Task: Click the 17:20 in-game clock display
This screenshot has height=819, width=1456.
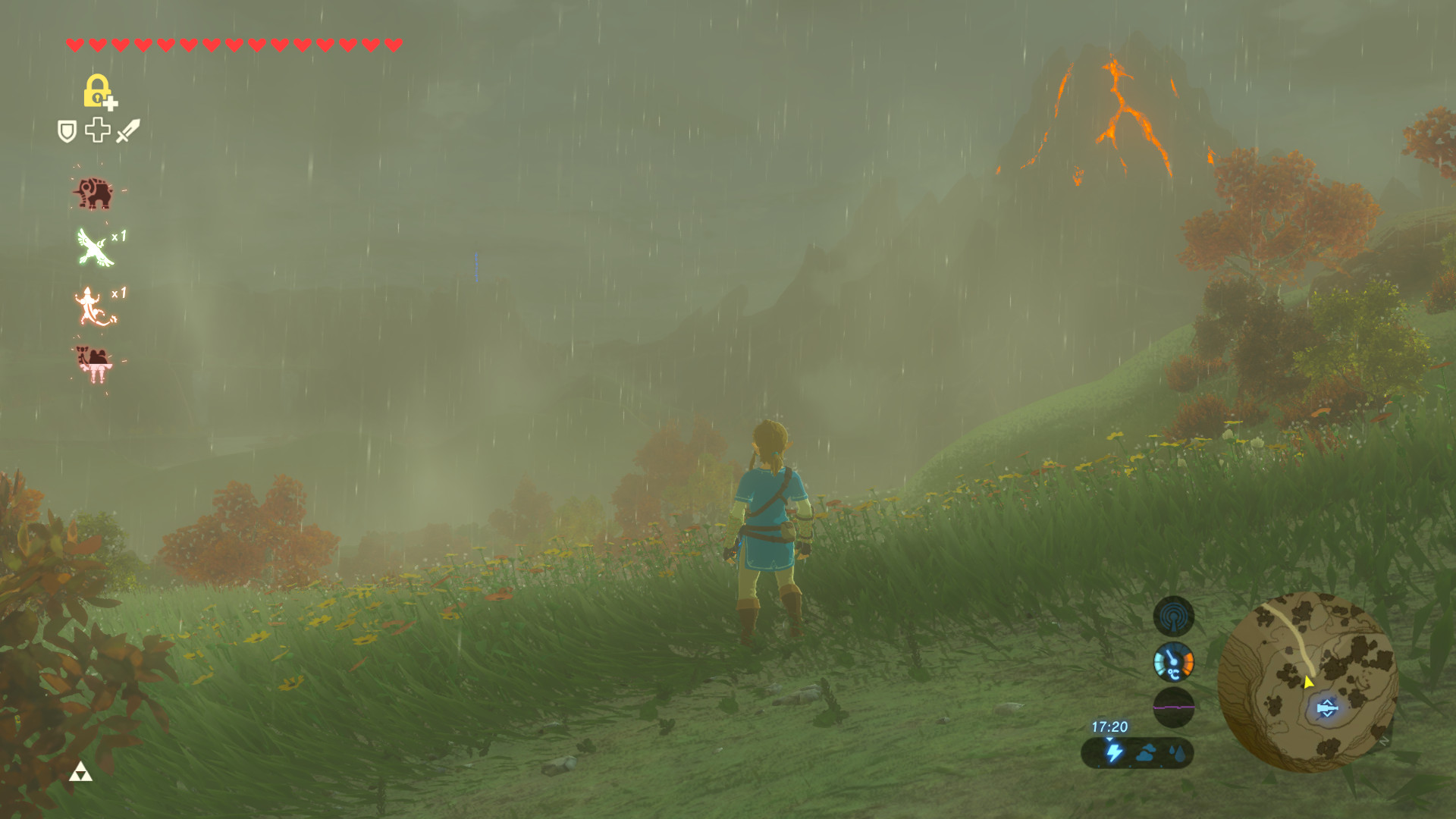Action: point(1109,726)
